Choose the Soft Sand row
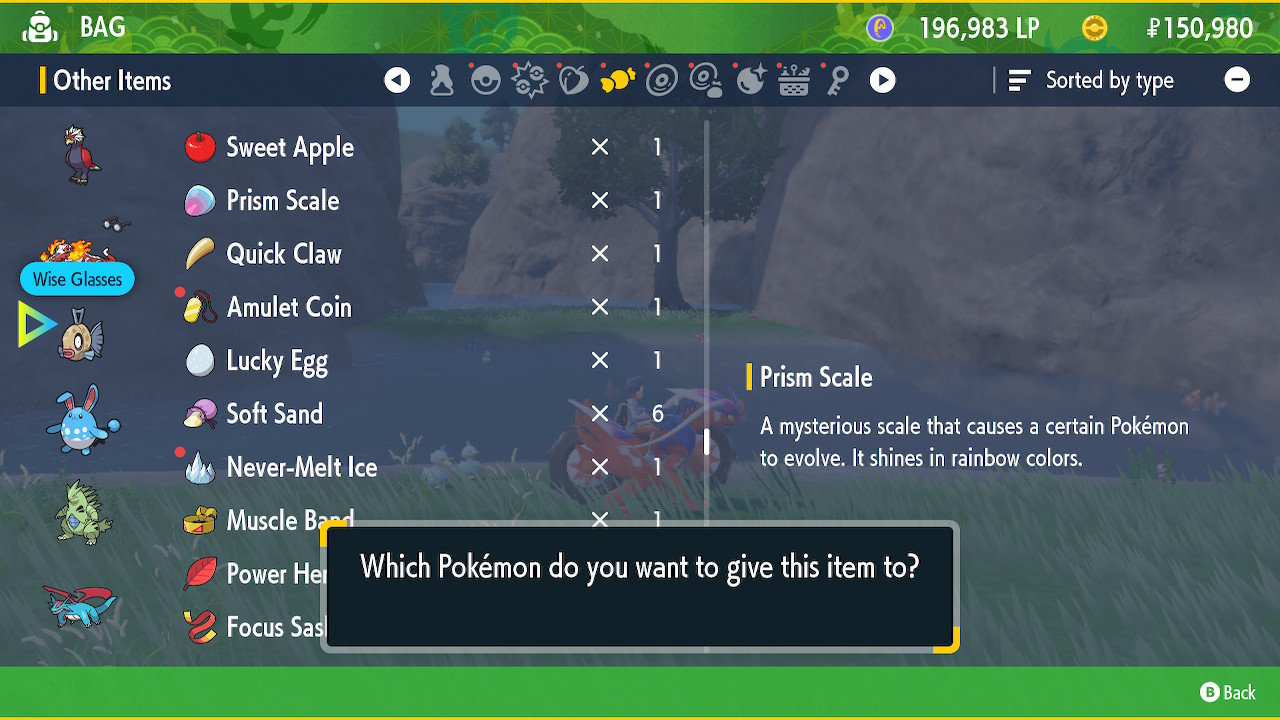This screenshot has width=1280, height=720. 274,414
